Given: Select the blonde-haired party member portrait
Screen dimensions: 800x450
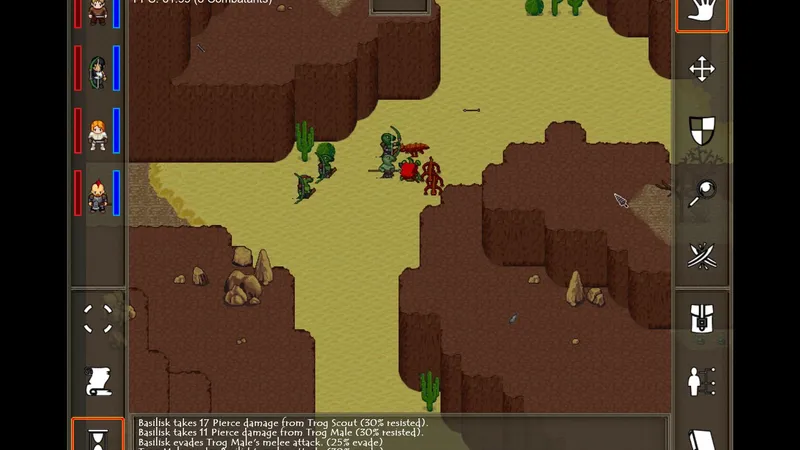Looking at the screenshot, I should click(98, 132).
